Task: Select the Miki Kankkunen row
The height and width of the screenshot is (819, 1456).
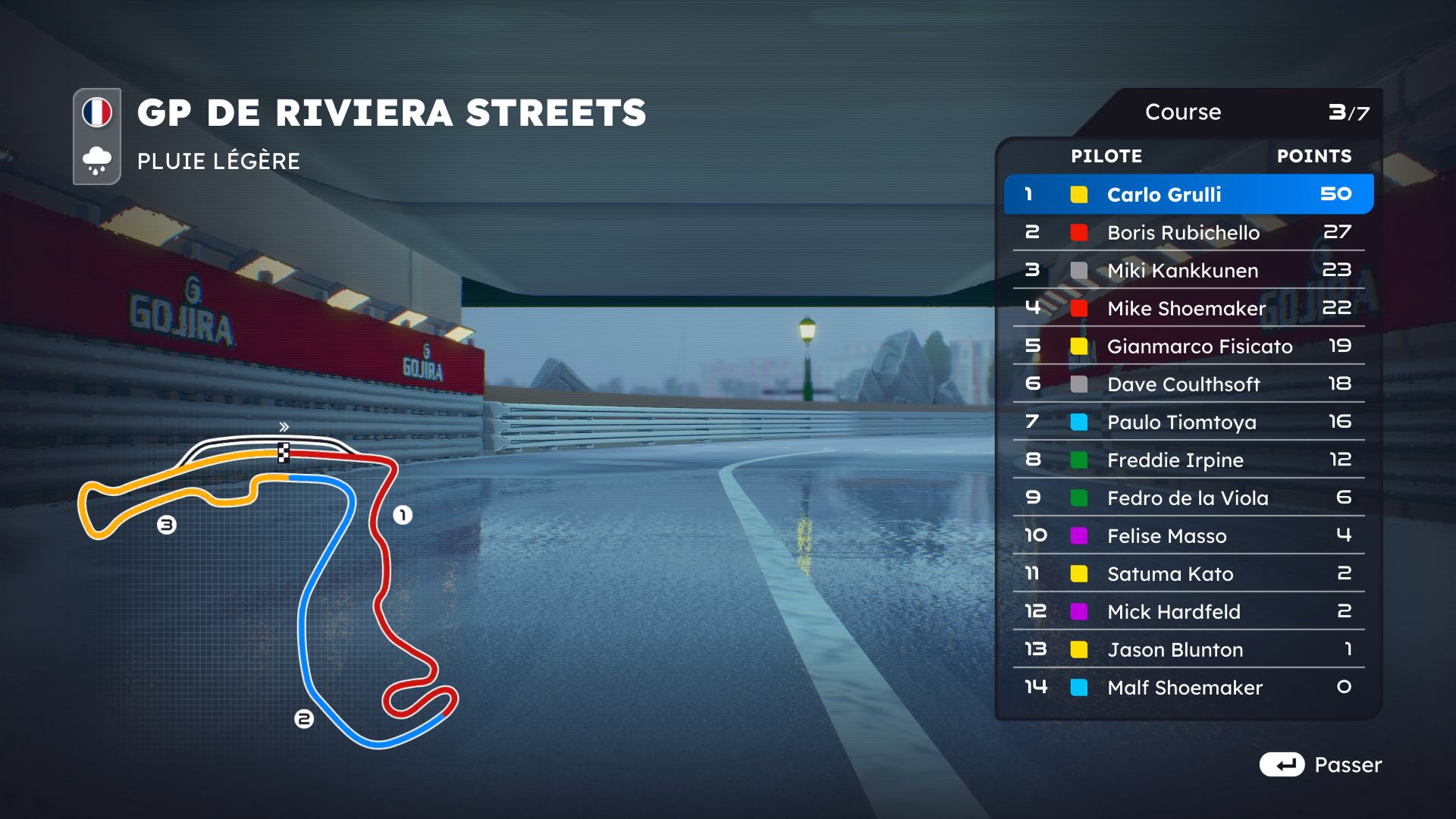Action: [1188, 270]
